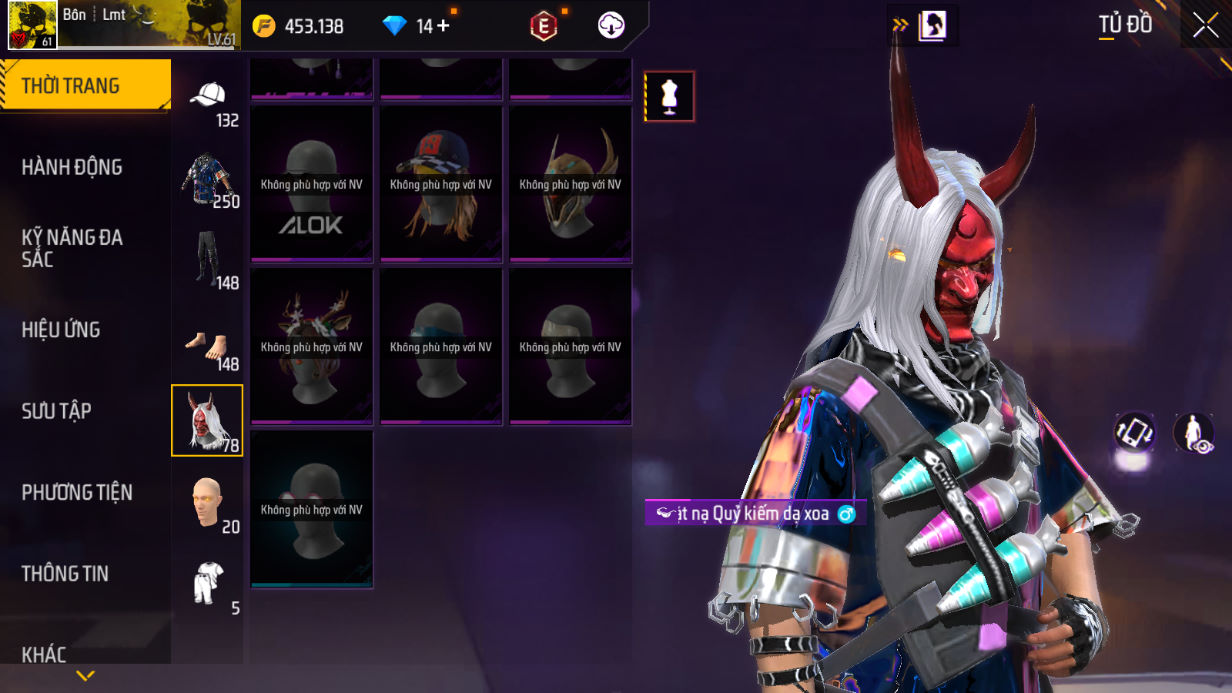
Task: Choose the shoes bare-feet subcategory
Action: click(x=207, y=345)
